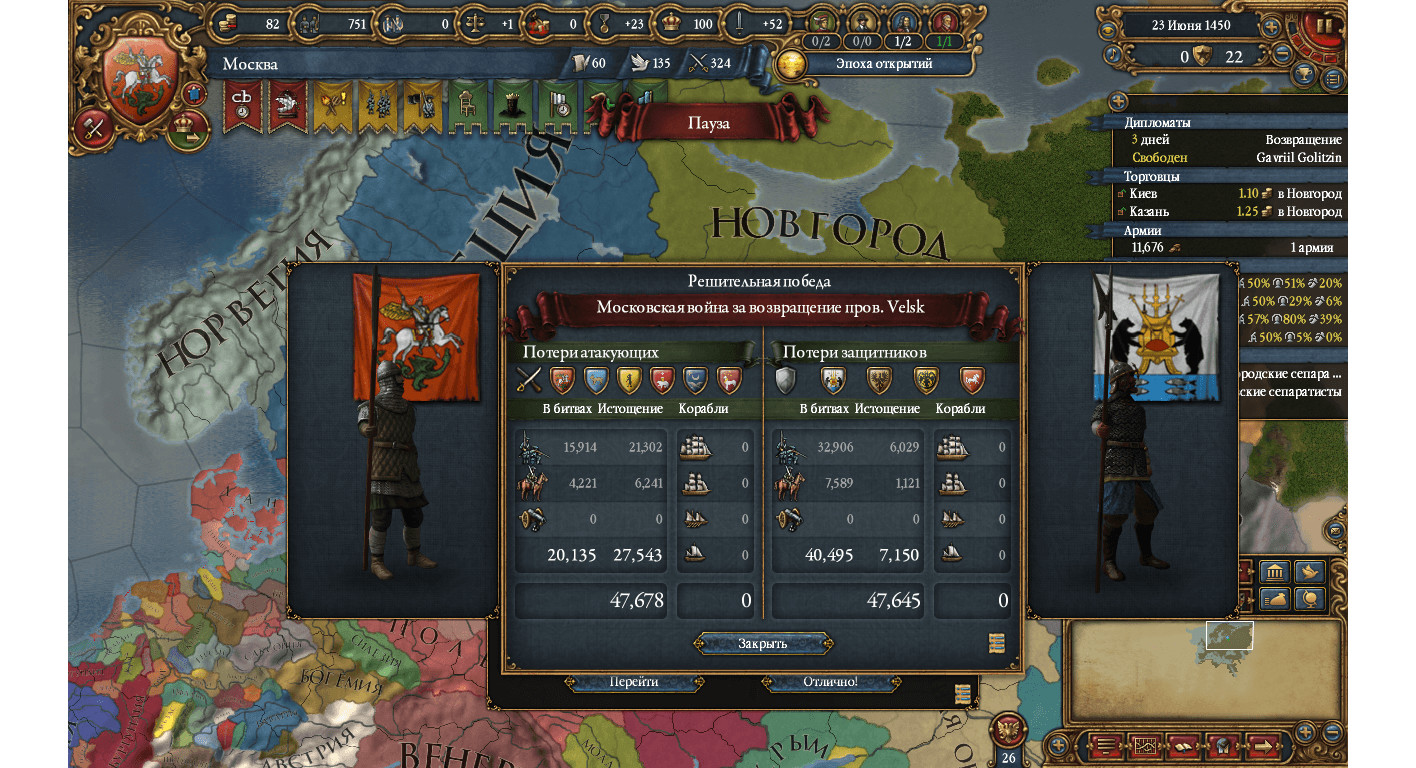Screen dimensions: 1416x768
Task: Open the music player note button
Action: point(1113,56)
